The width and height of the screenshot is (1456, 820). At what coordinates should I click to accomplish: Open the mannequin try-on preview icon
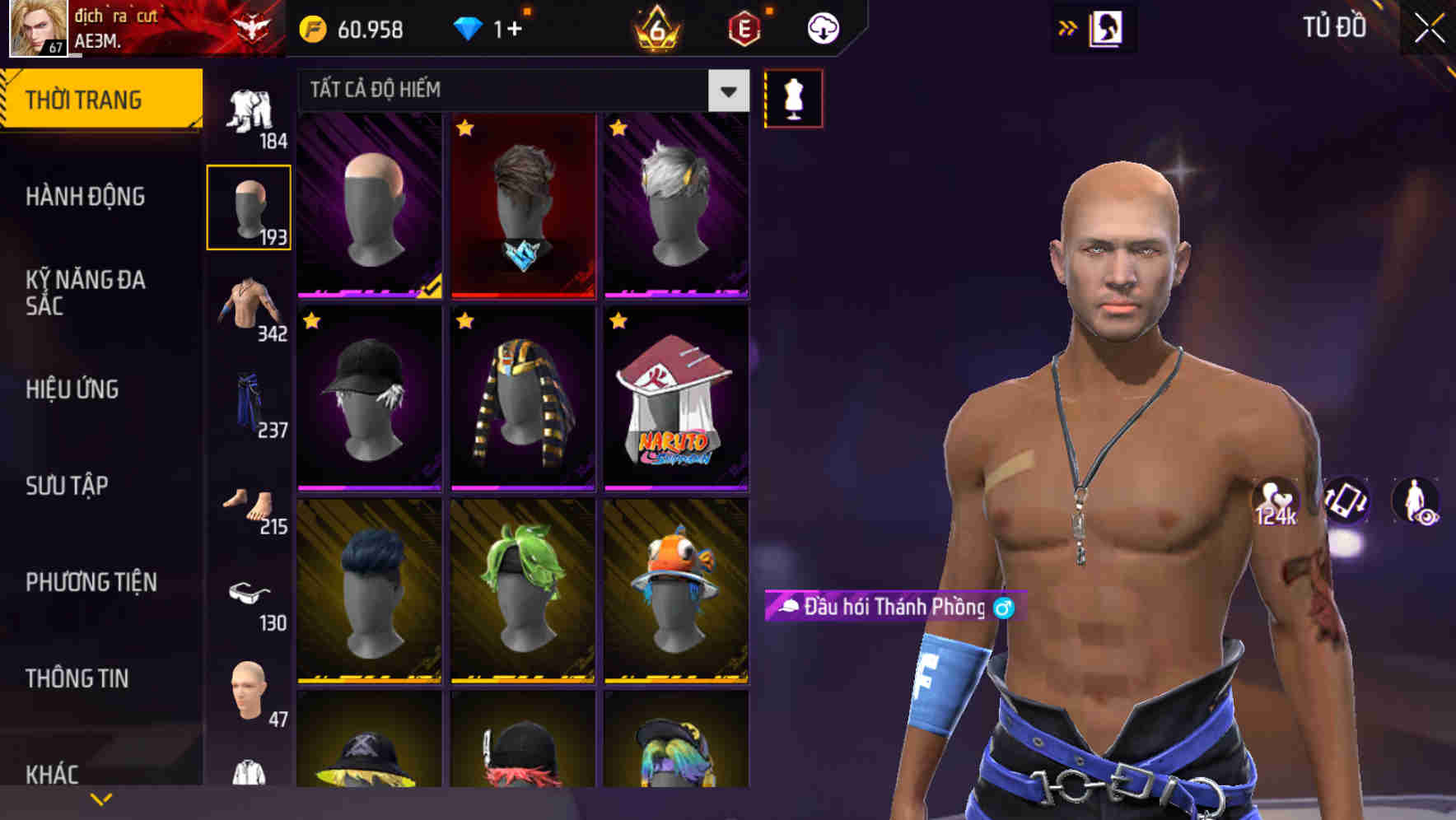point(793,97)
